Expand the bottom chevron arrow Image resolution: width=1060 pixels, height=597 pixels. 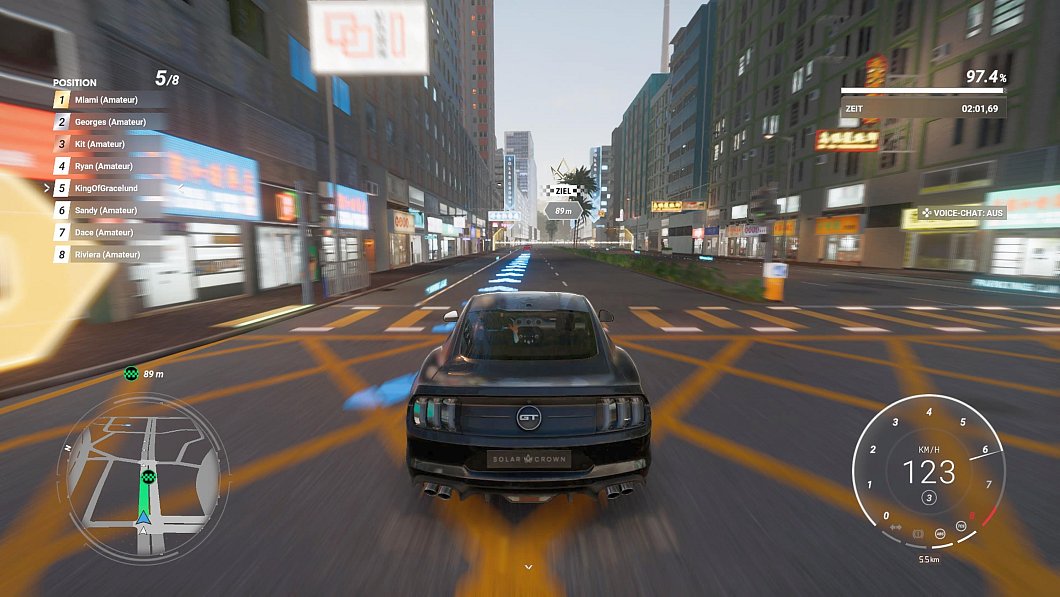[x=529, y=567]
